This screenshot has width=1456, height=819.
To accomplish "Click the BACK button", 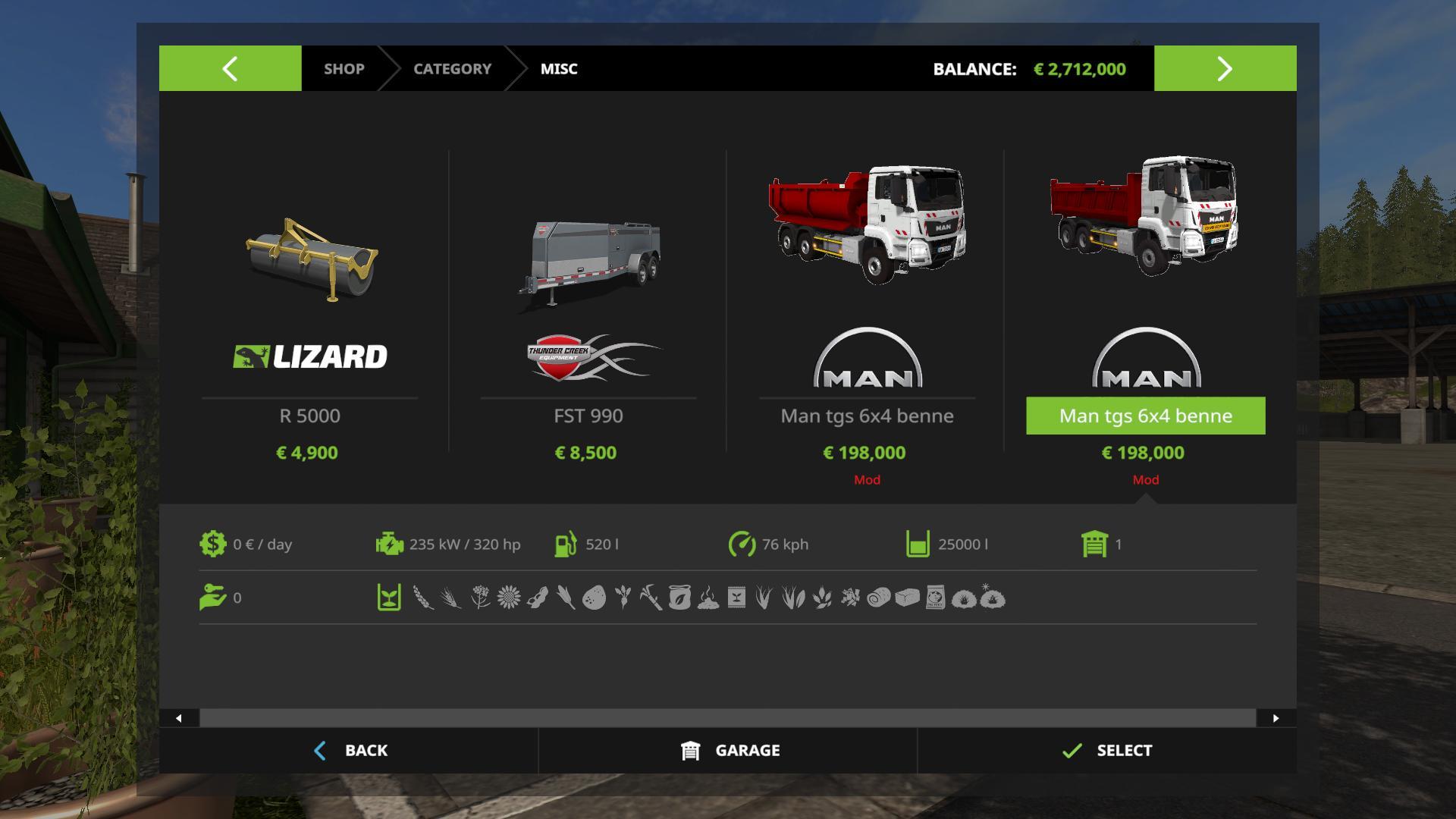I will tap(350, 750).
